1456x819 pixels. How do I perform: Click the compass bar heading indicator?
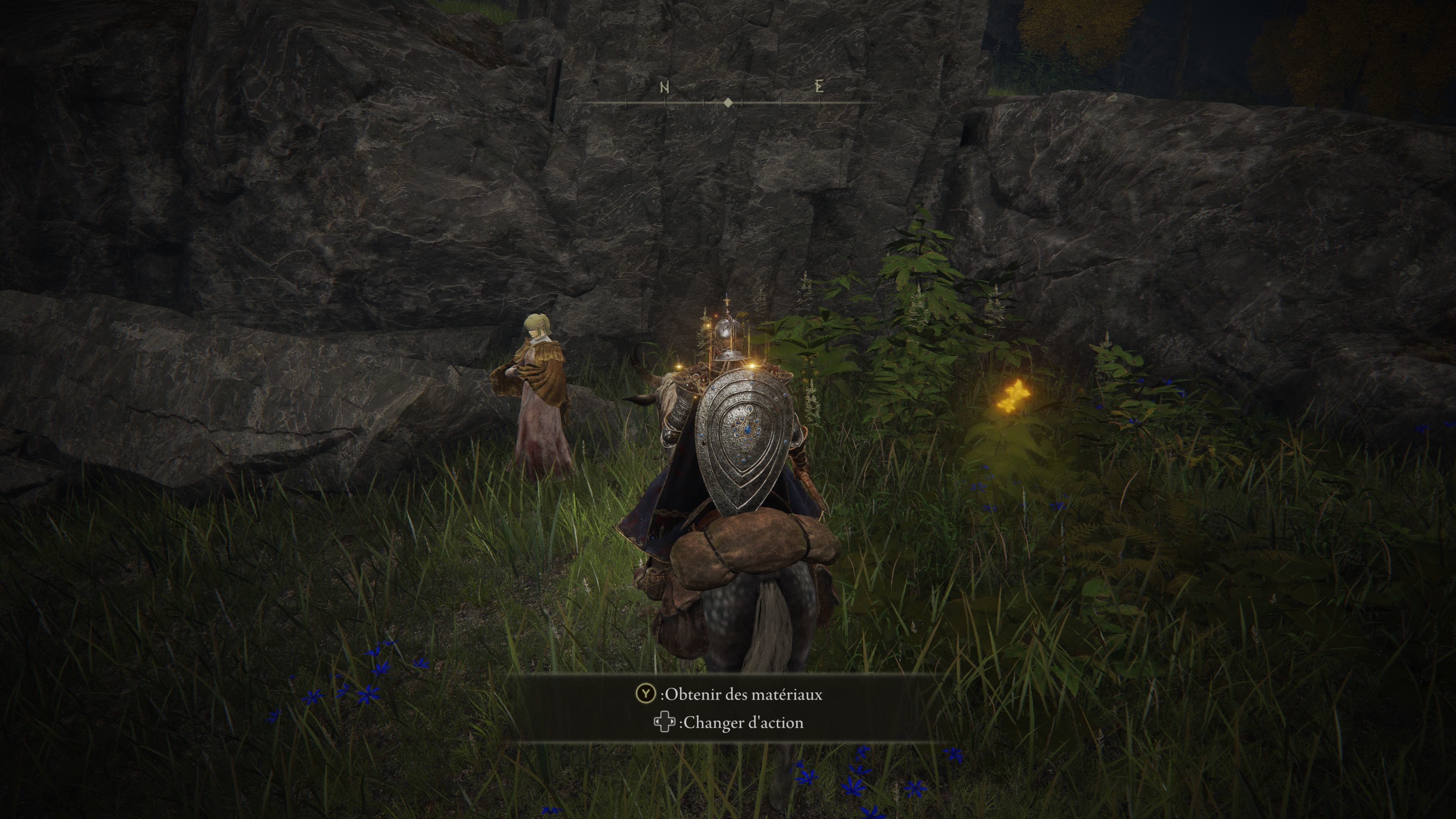728,103
